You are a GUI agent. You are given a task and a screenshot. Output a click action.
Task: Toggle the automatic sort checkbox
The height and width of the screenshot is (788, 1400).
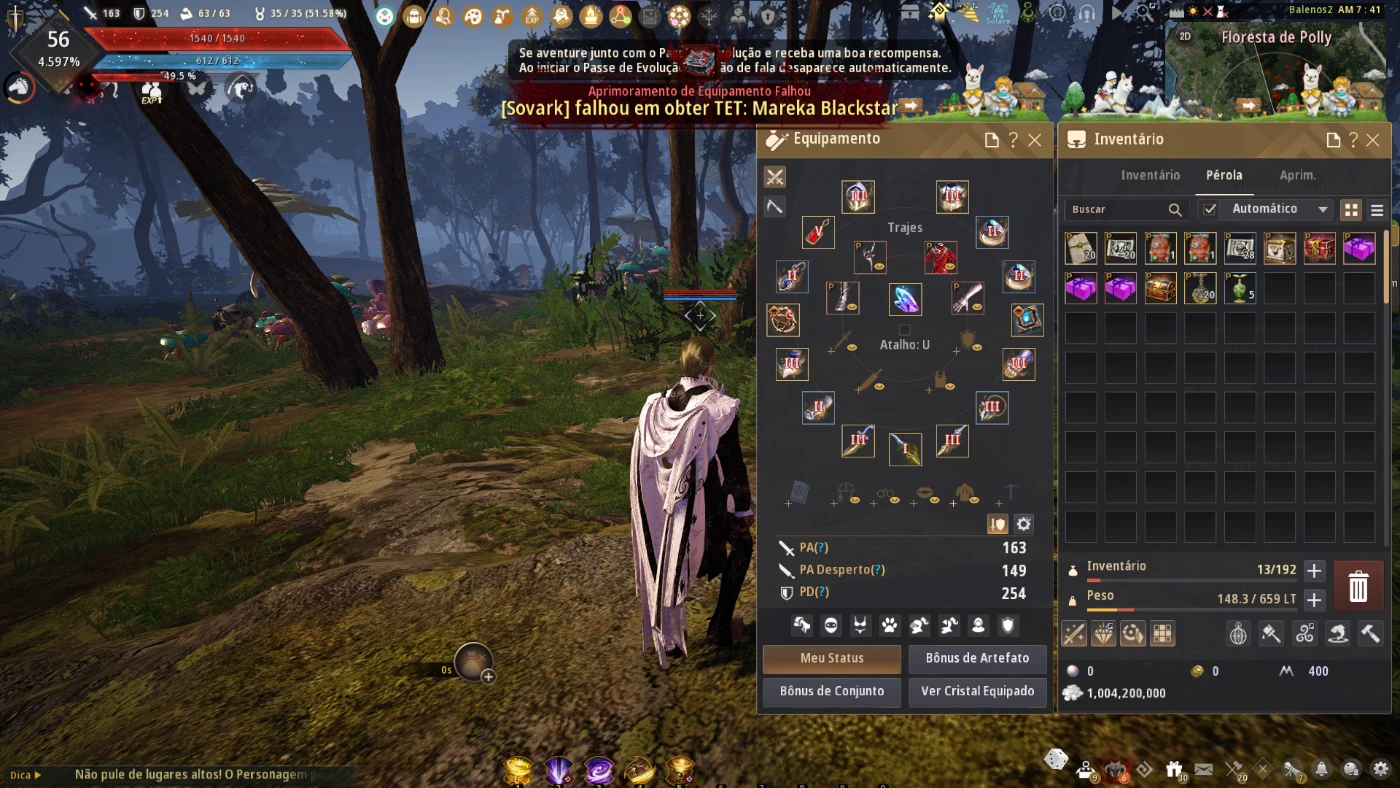(x=1210, y=209)
